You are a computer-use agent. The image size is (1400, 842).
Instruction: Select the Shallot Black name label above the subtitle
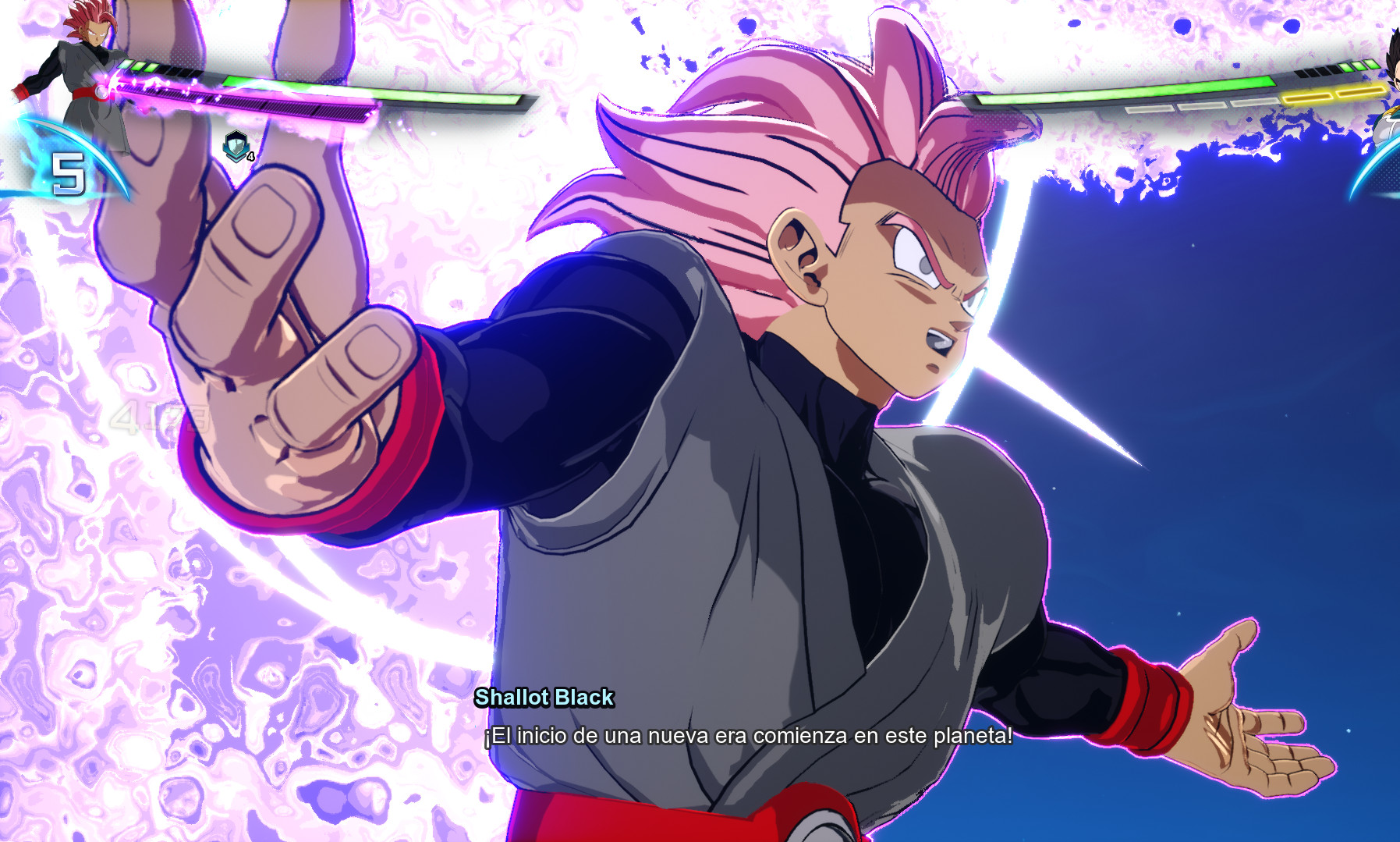[x=546, y=698]
